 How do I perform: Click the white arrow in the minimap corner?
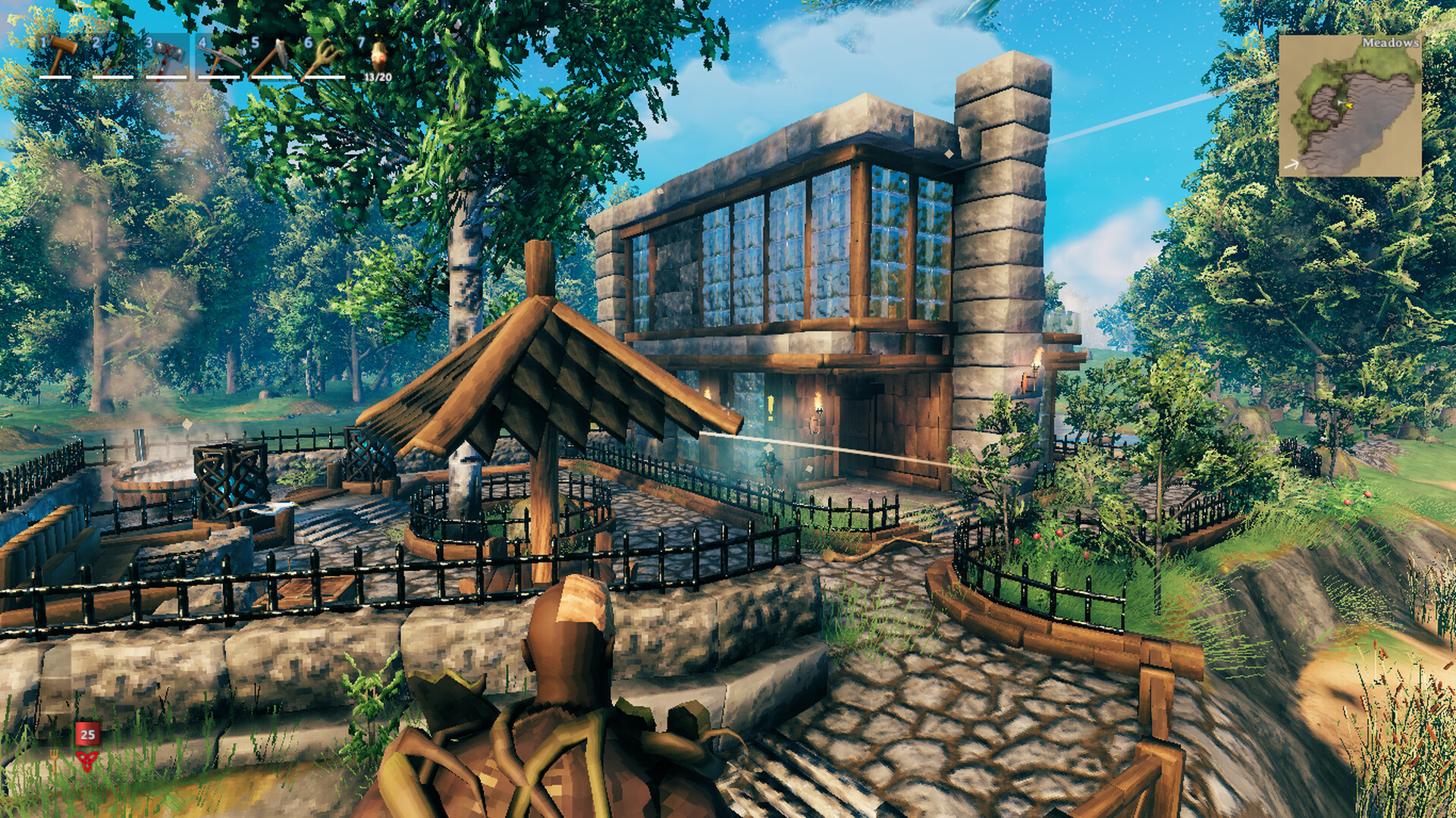pos(1291,164)
